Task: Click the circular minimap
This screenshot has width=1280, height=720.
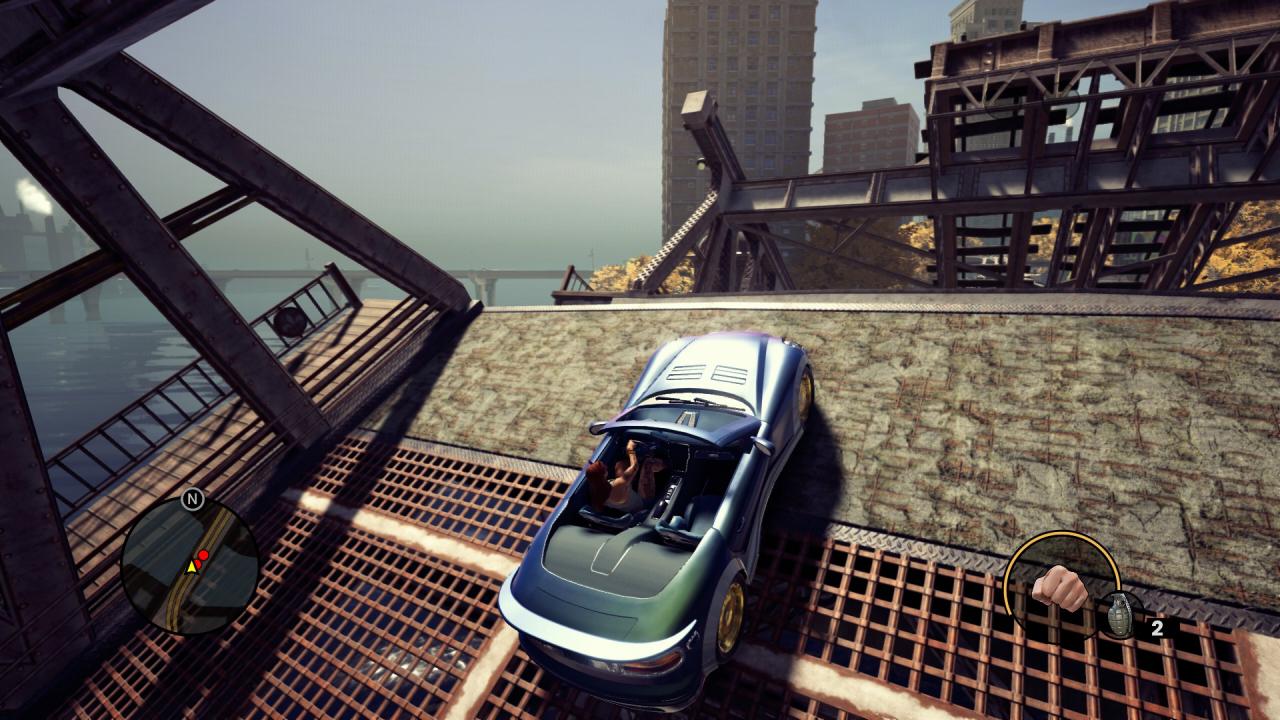Action: click(x=190, y=566)
